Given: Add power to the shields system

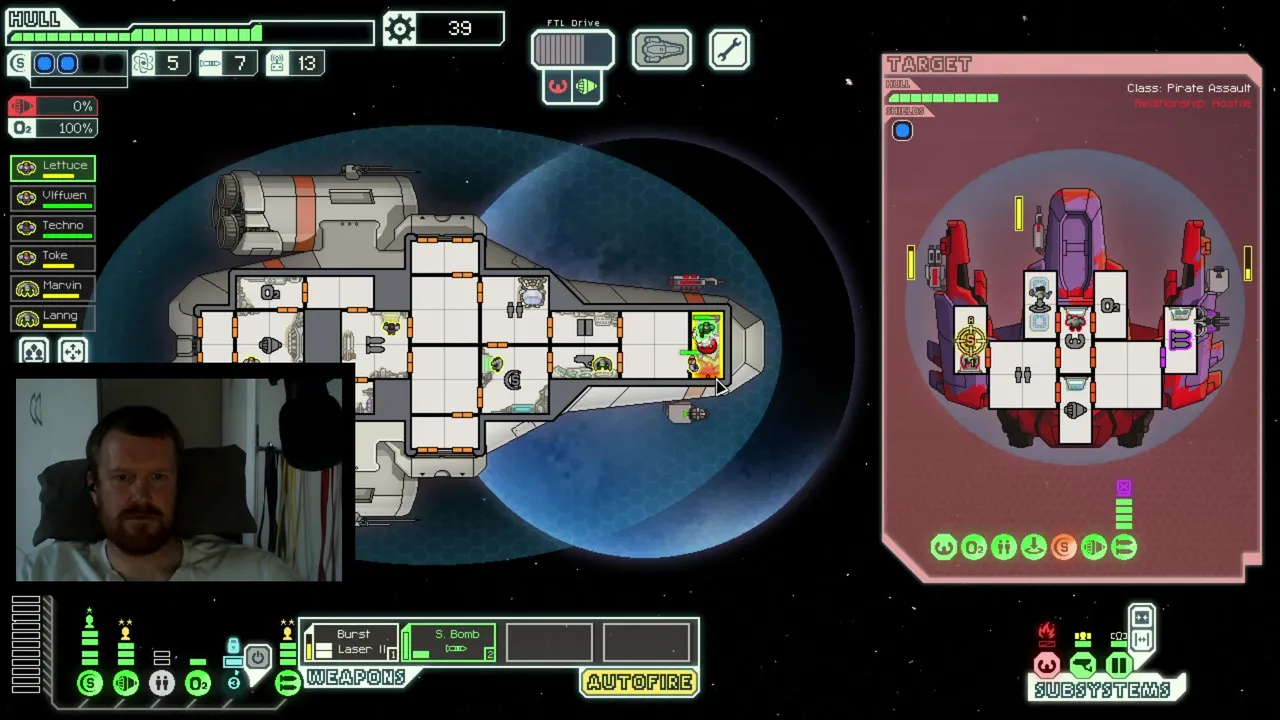Looking at the screenshot, I should coord(90,683).
